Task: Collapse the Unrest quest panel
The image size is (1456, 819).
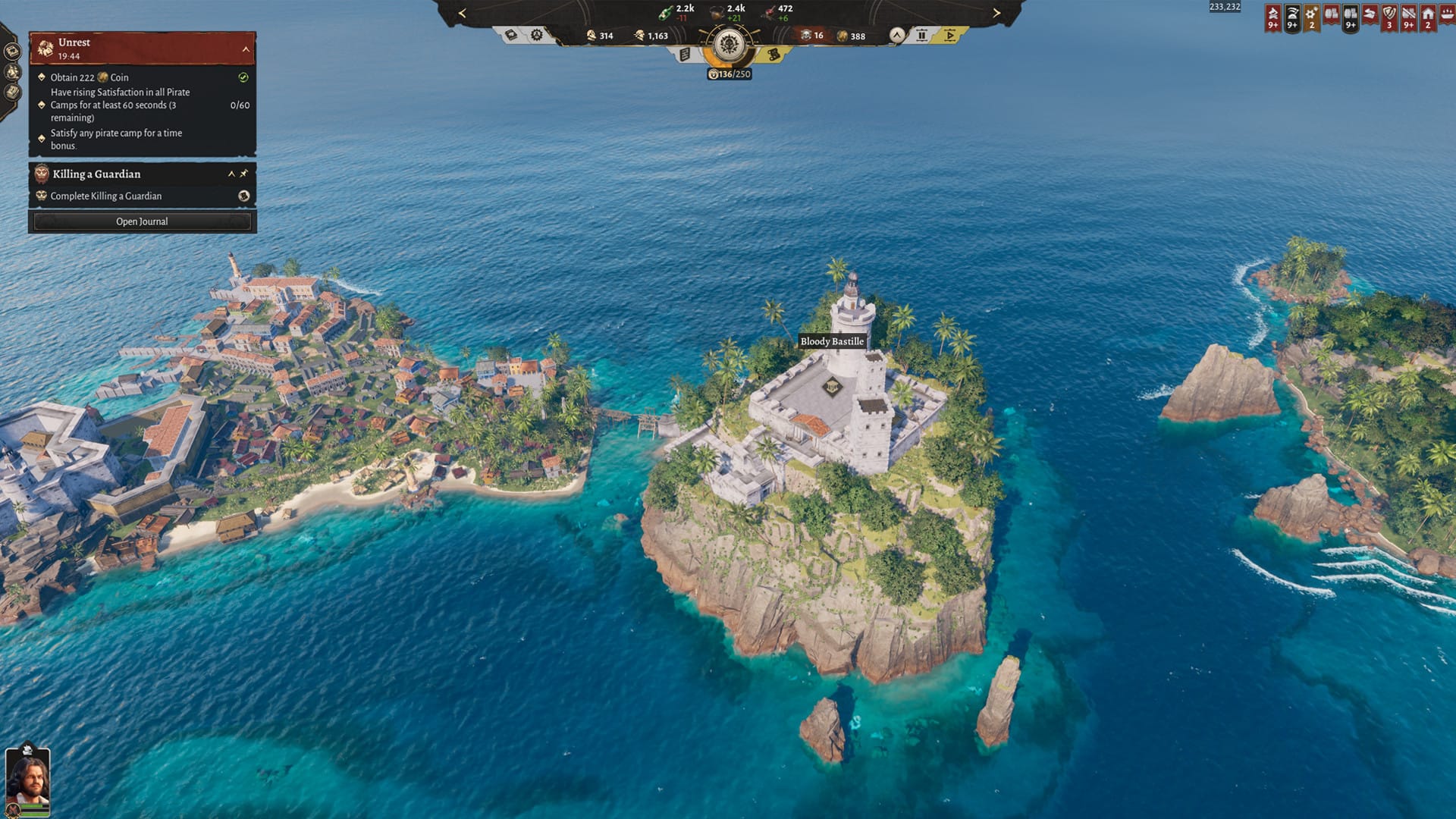Action: [246, 49]
